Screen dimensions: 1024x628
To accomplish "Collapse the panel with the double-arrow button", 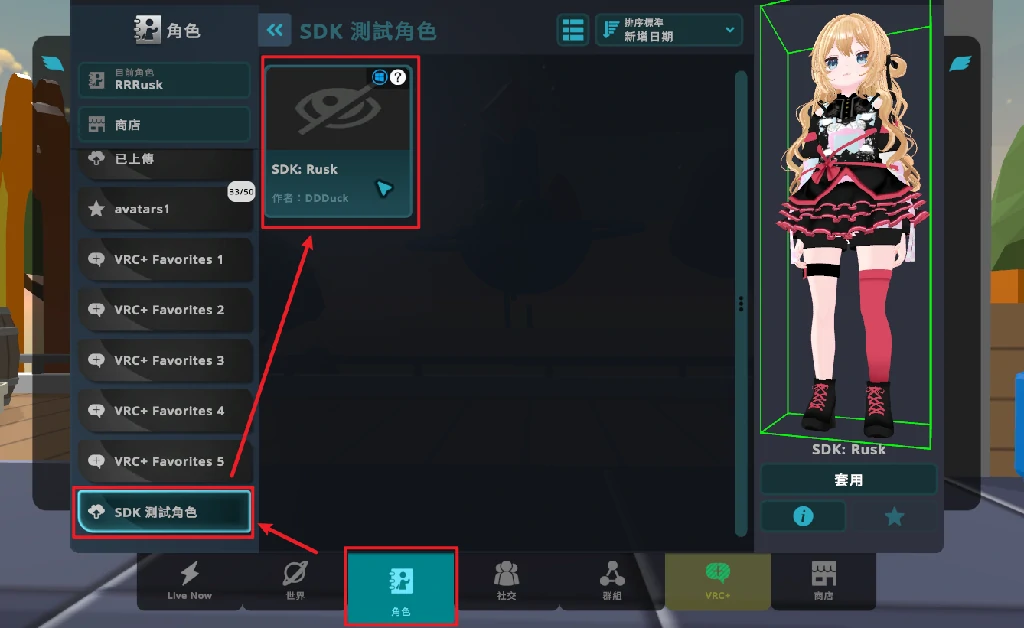I will [275, 30].
